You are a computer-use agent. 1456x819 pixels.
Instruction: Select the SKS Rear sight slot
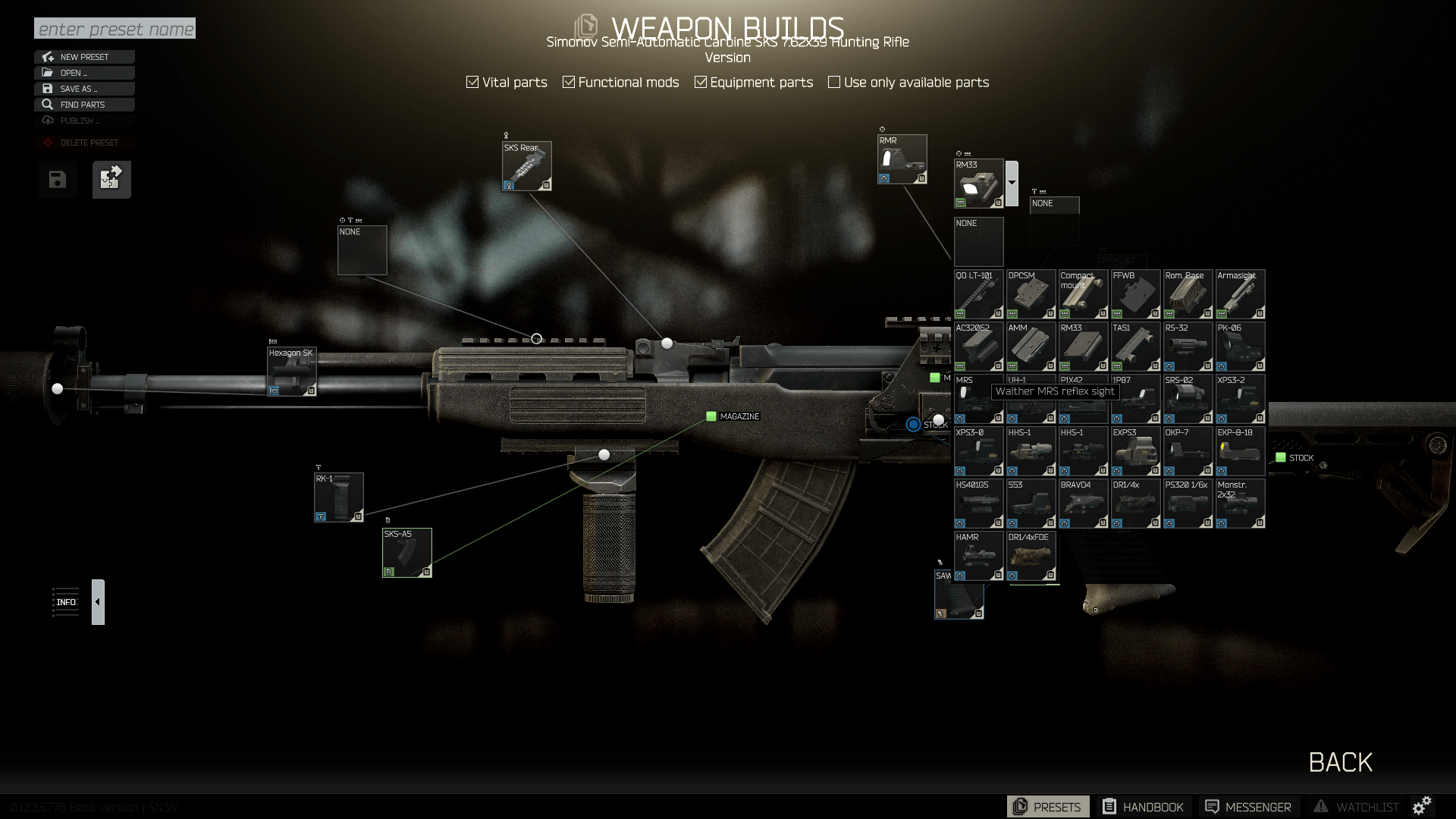pos(526,166)
